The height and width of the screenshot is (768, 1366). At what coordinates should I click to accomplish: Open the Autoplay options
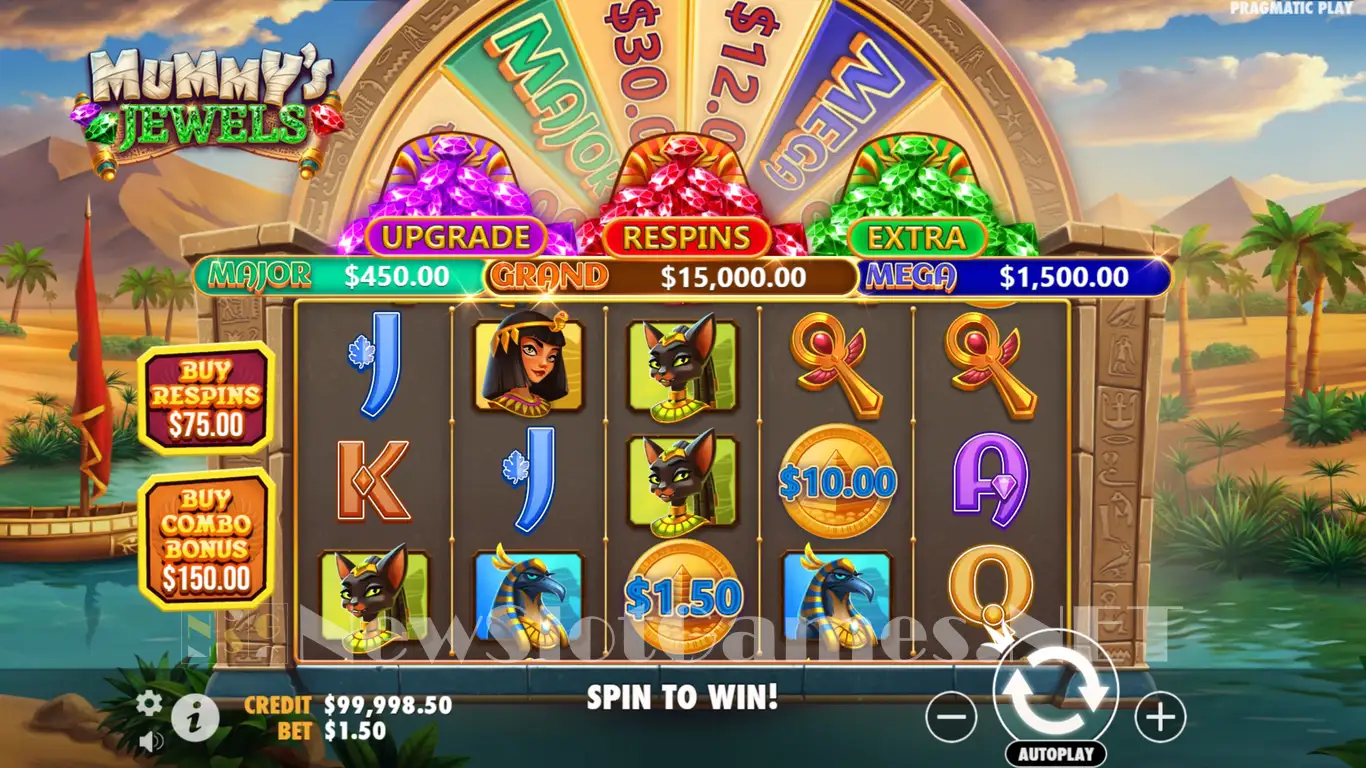(x=1056, y=754)
